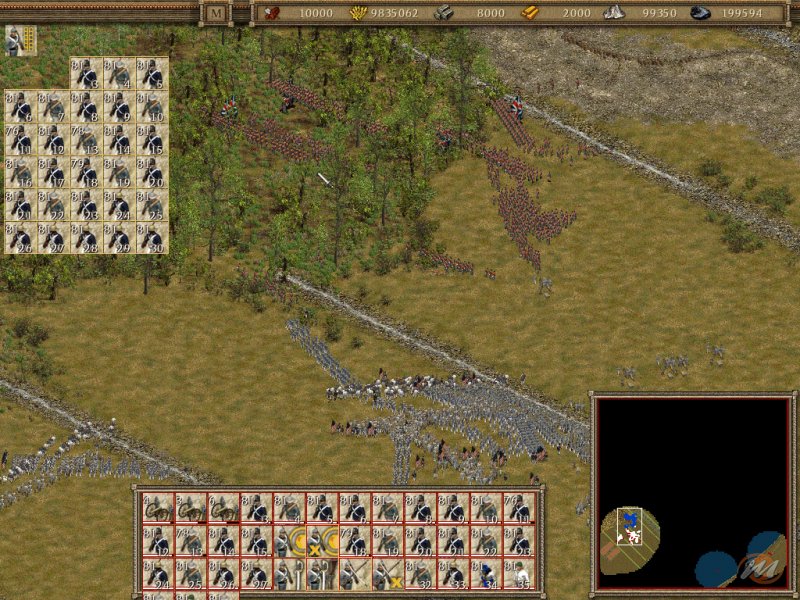Select squad number 23 in the bottom panel
The height and width of the screenshot is (600, 800).
[520, 541]
